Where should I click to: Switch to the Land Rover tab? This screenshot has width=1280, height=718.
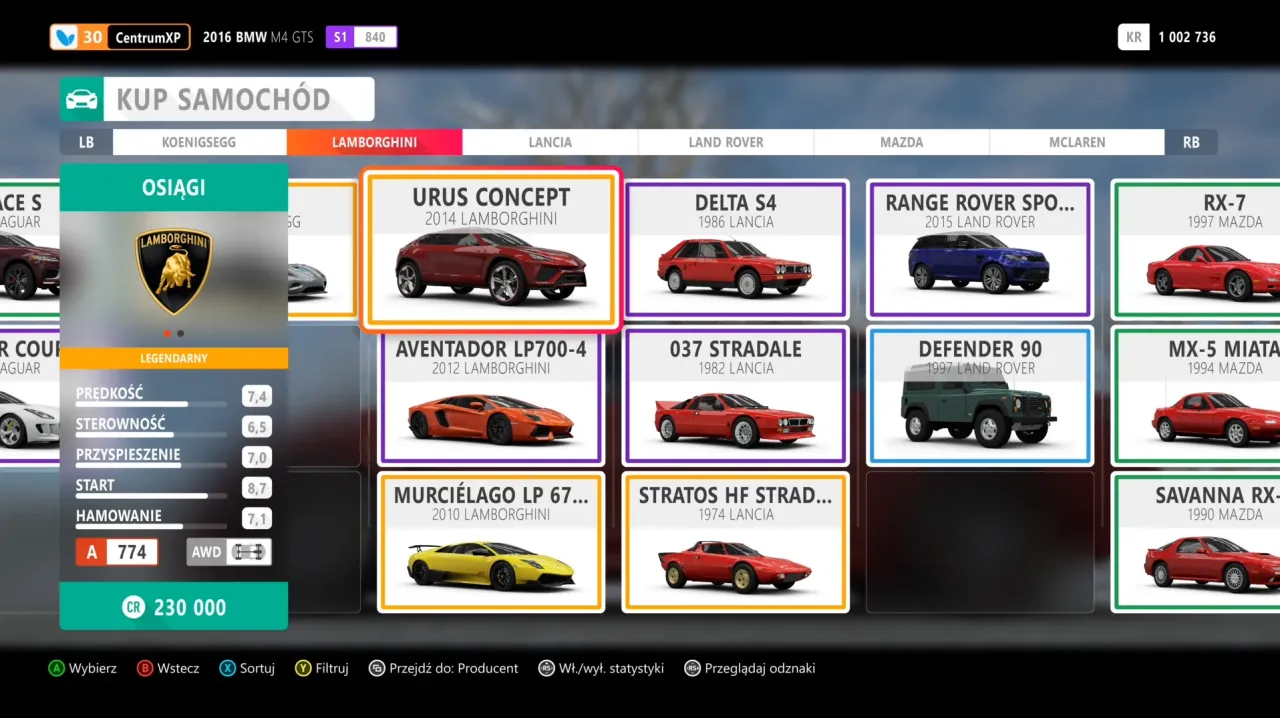coord(726,142)
